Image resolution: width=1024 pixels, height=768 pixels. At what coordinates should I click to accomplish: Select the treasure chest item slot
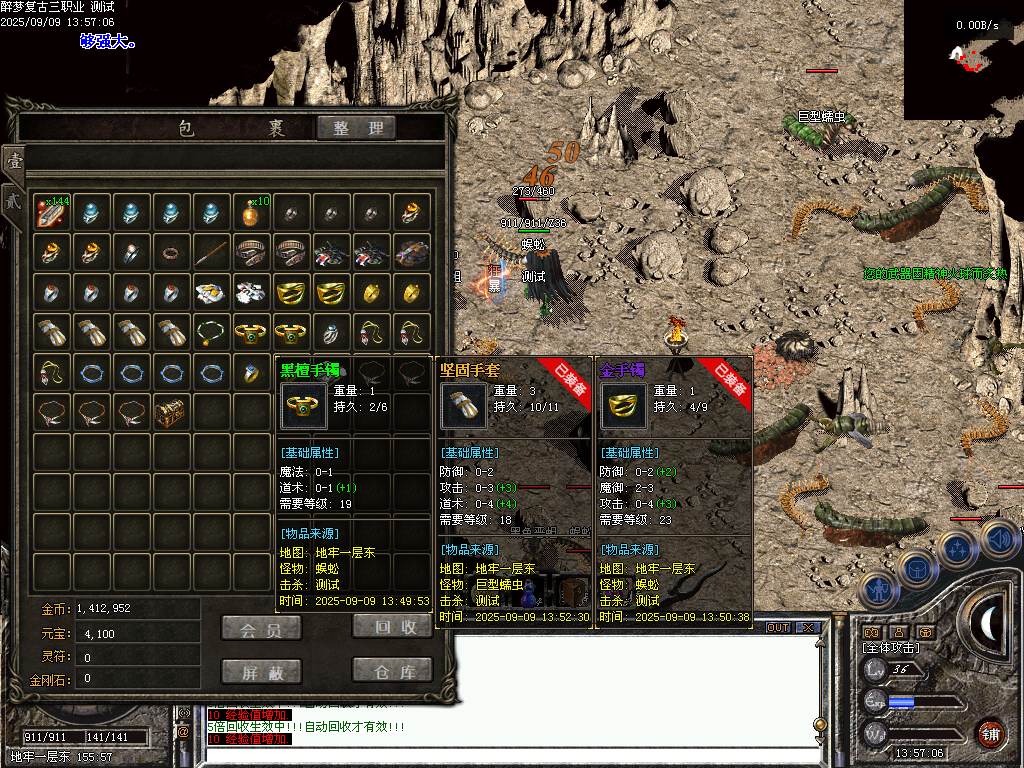pos(172,411)
